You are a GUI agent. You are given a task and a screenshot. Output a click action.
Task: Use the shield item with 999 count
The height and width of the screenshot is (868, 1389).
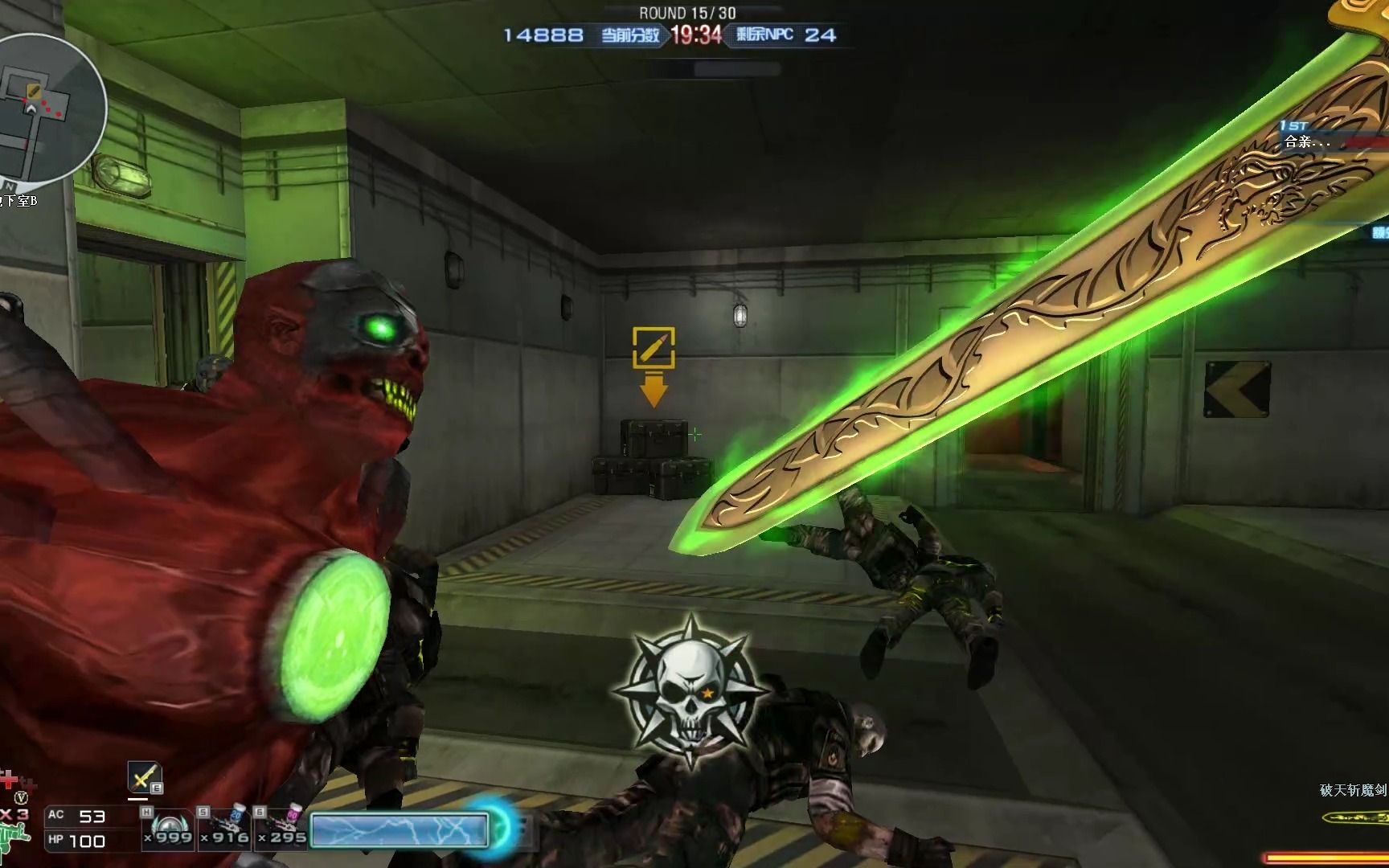coord(168,827)
